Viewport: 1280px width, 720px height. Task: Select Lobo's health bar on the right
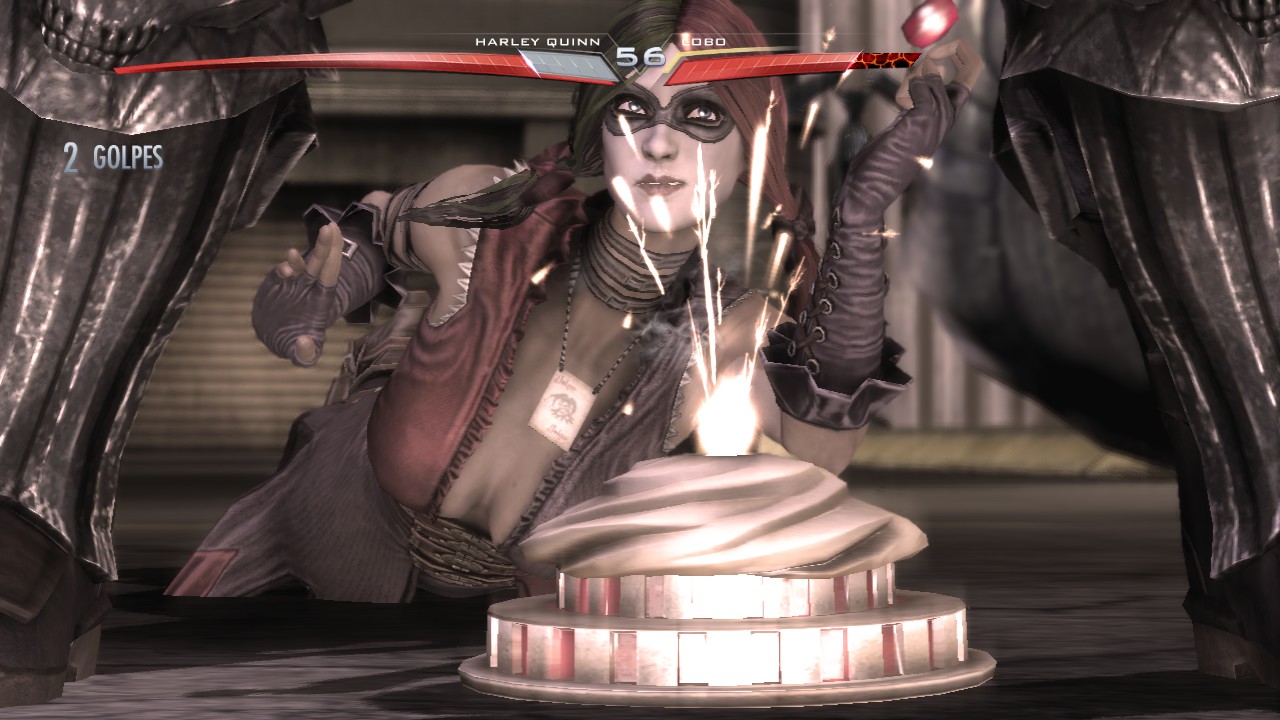click(x=760, y=64)
